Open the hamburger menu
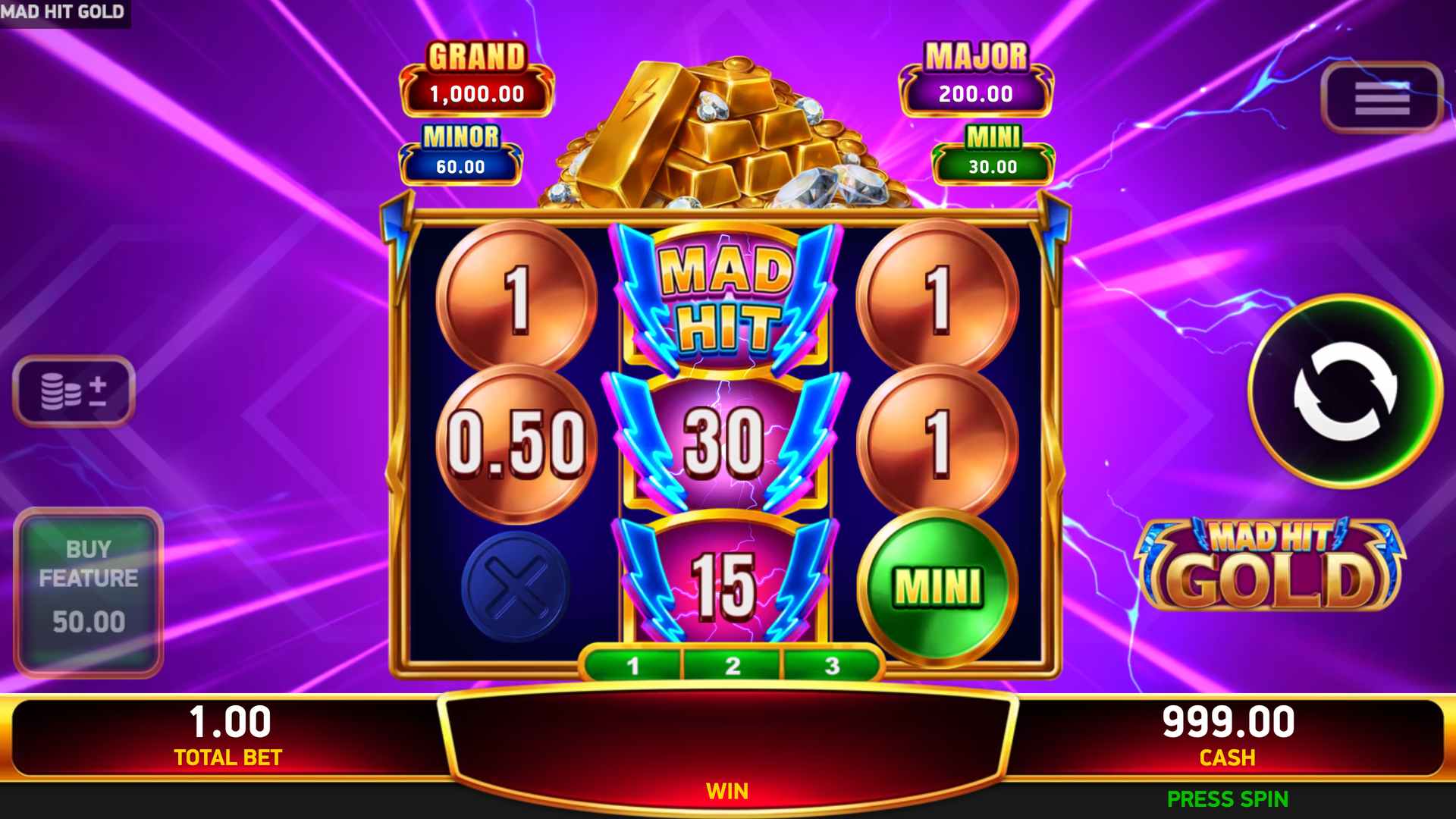This screenshot has width=1456, height=819. [x=1381, y=98]
